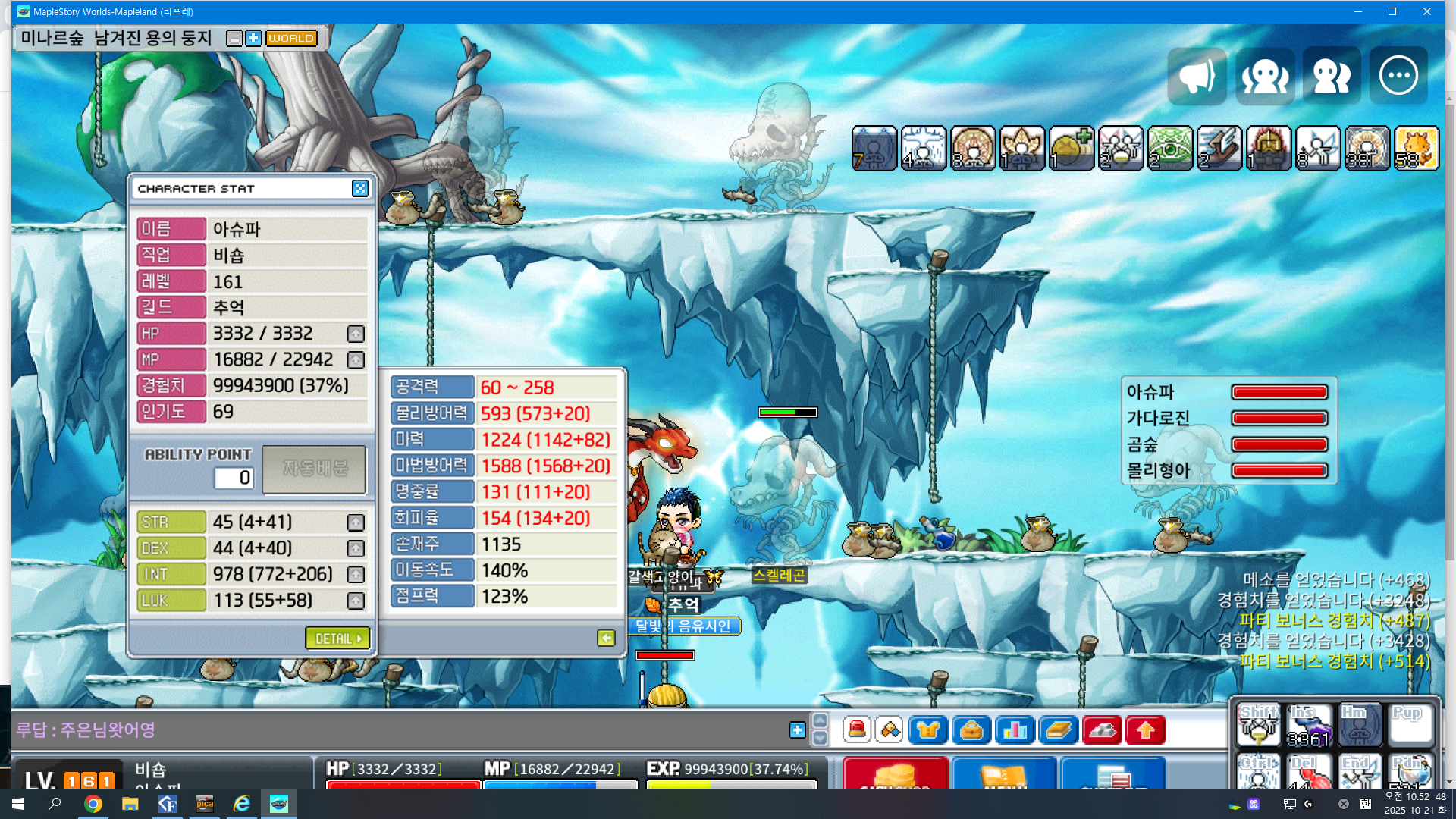Maximize the MapleStory Worlds window

[1392, 11]
